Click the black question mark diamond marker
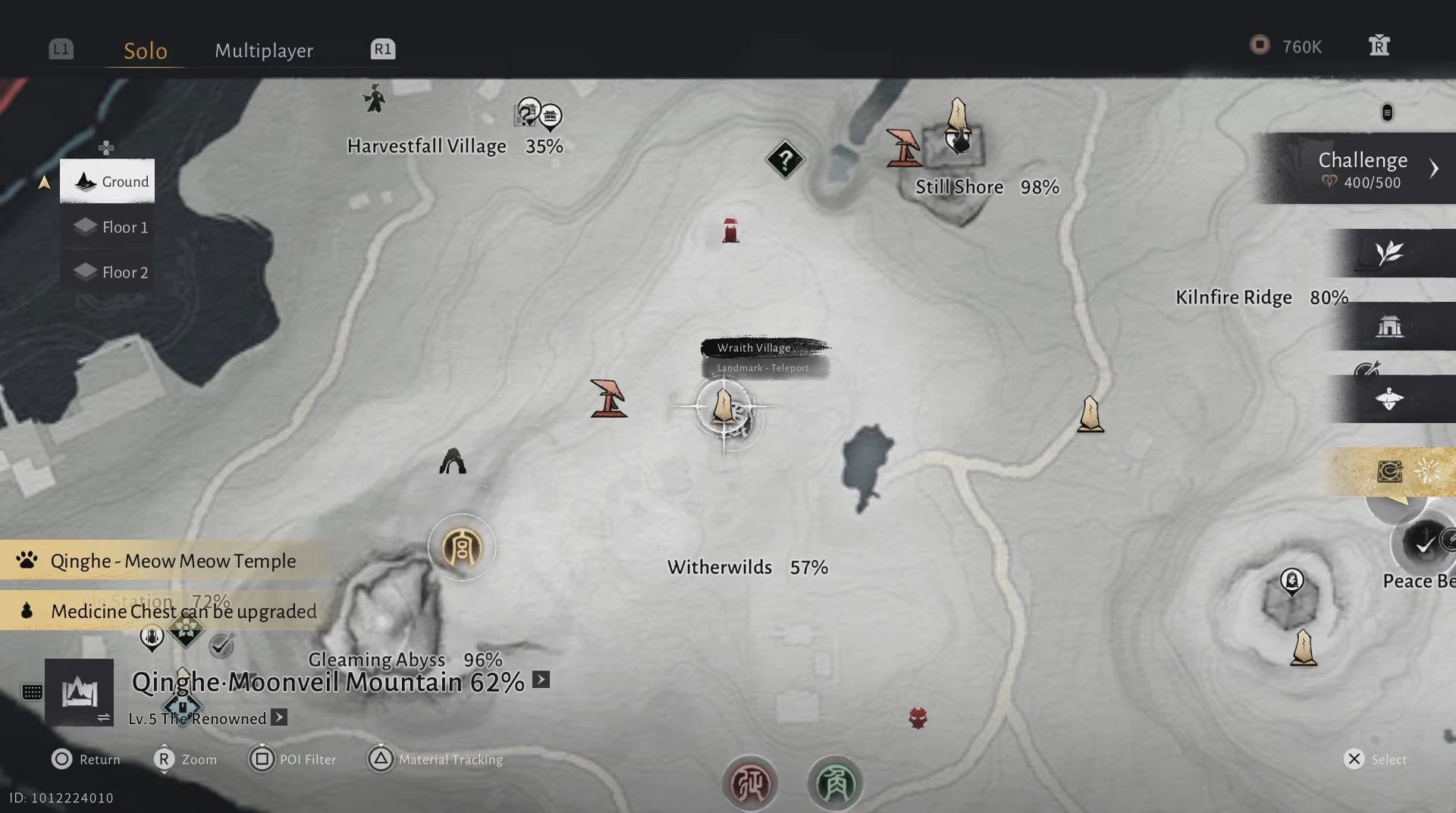1456x813 pixels. point(785,160)
